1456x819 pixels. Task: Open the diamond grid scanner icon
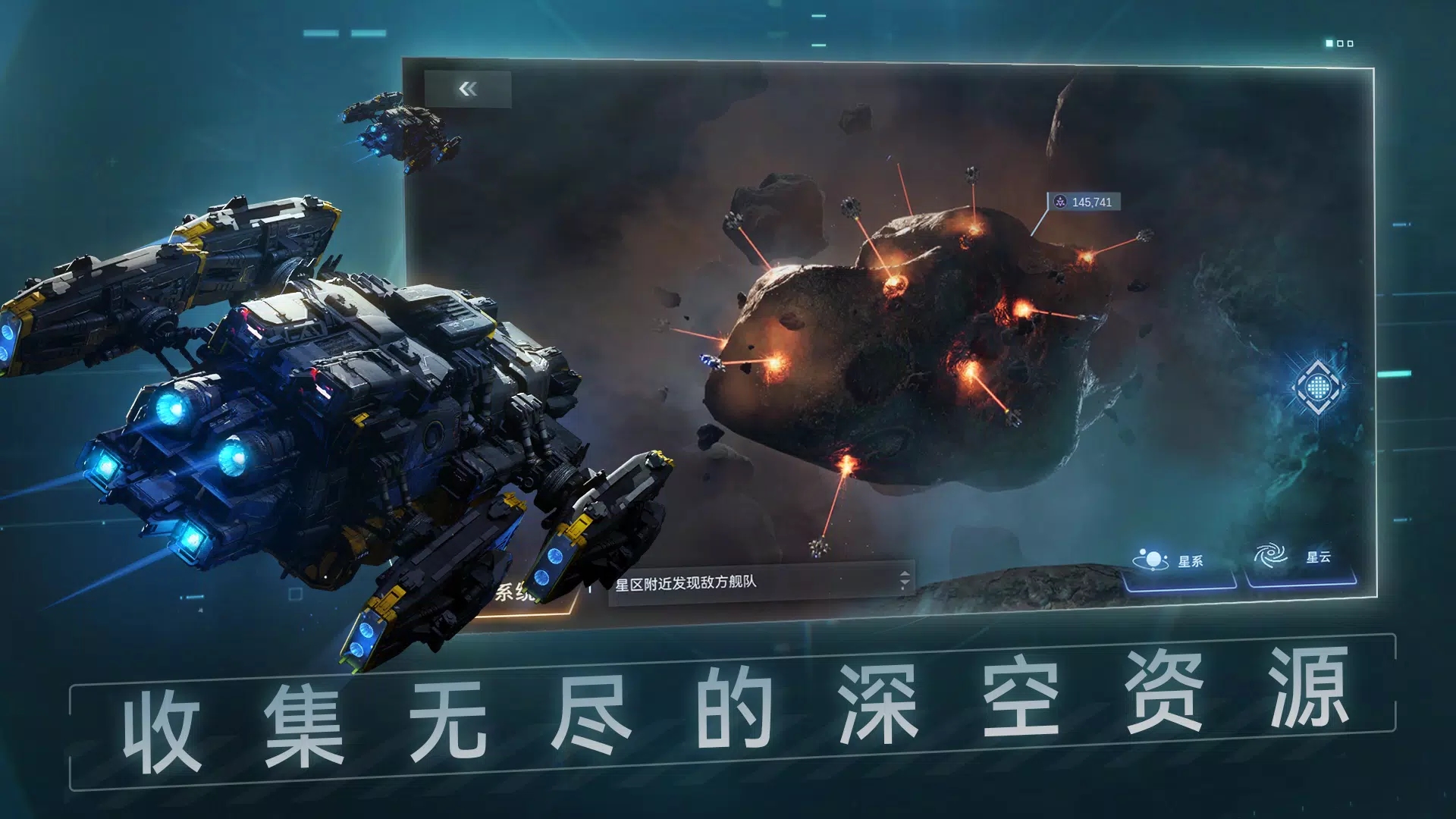[x=1319, y=388]
